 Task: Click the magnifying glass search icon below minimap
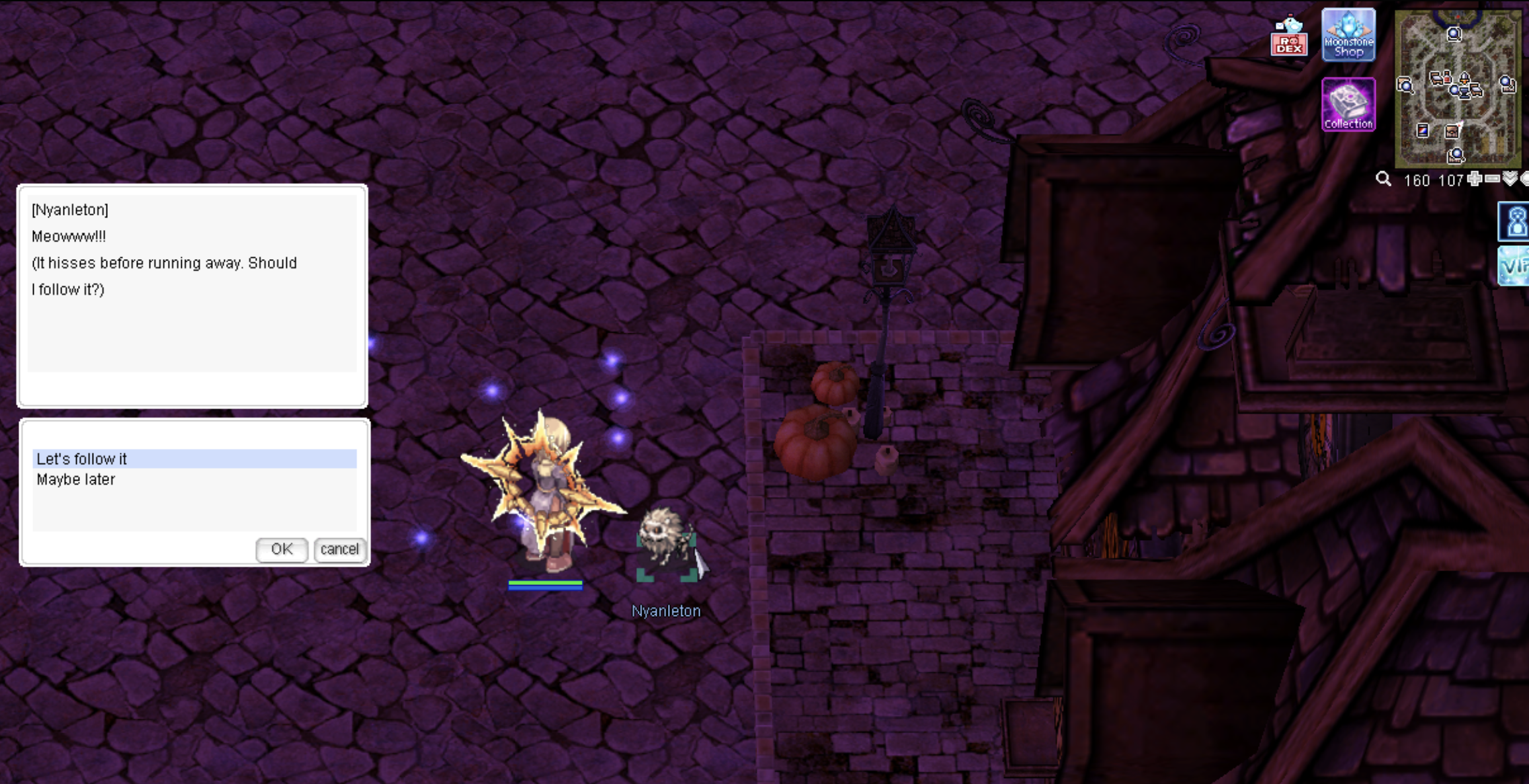[x=1383, y=180]
